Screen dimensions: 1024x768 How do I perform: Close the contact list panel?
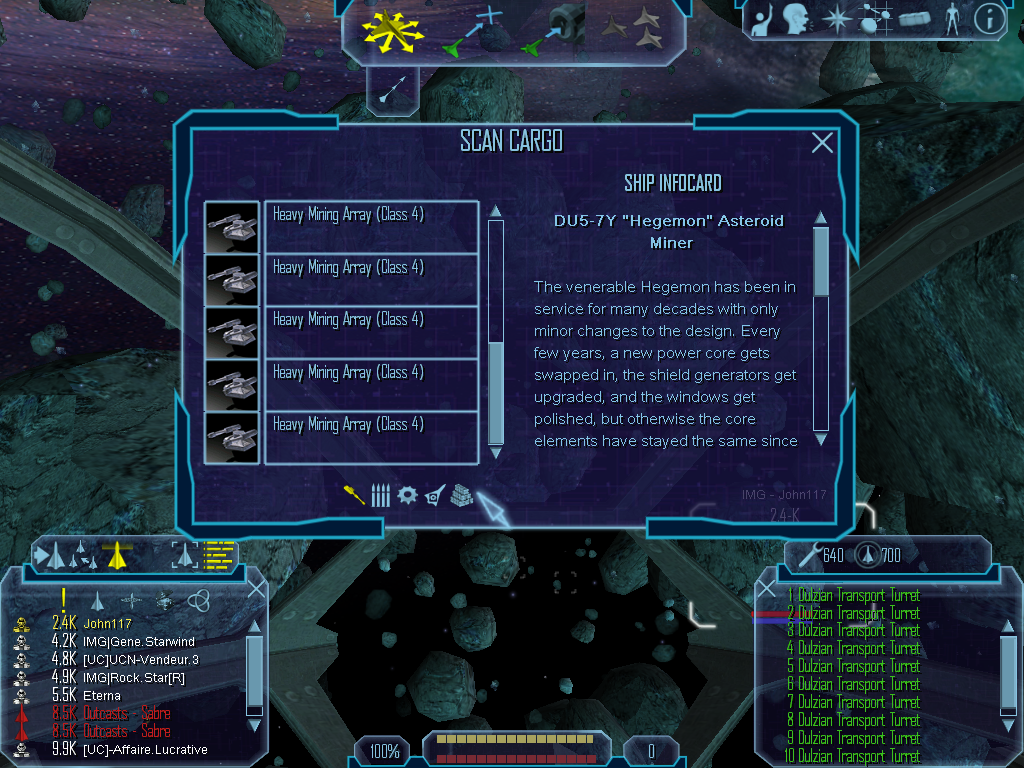pyautogui.click(x=256, y=589)
